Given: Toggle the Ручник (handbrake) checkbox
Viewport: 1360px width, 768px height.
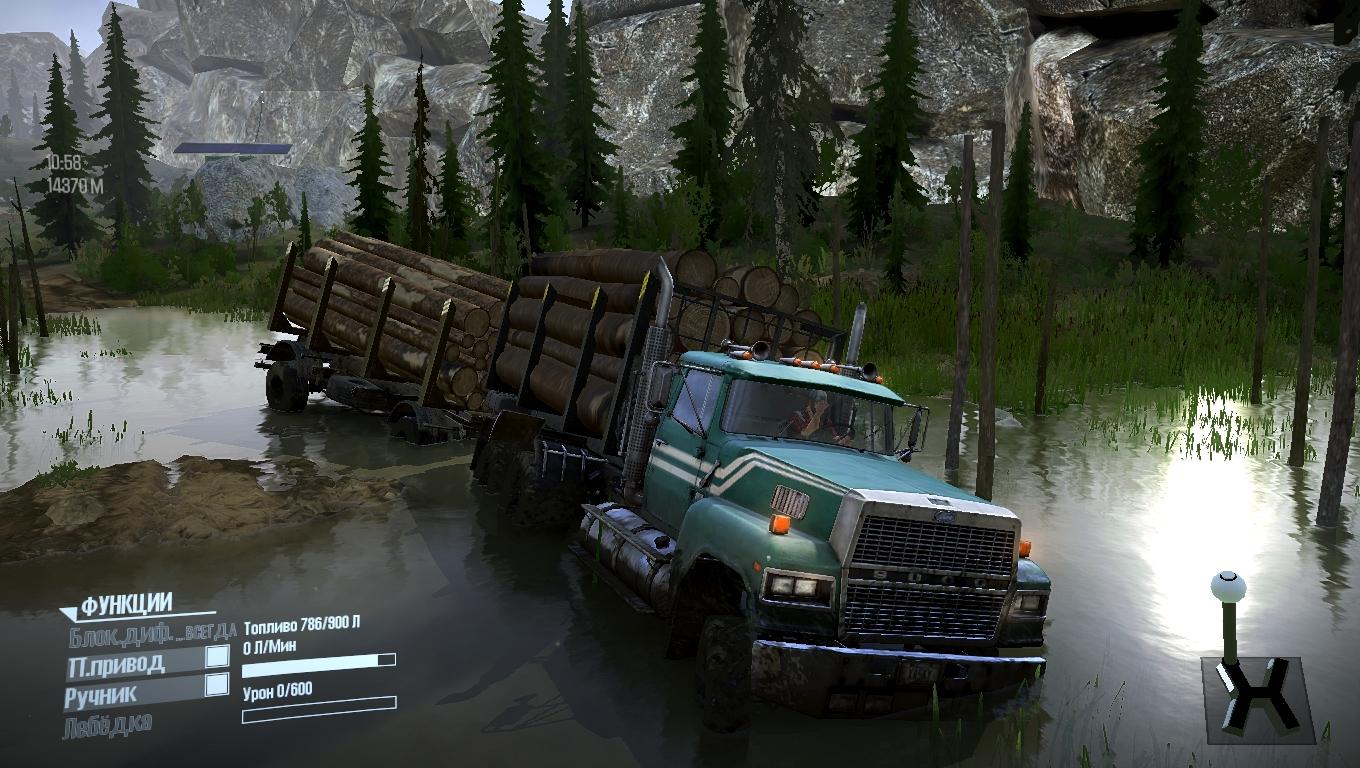Looking at the screenshot, I should tap(216, 685).
